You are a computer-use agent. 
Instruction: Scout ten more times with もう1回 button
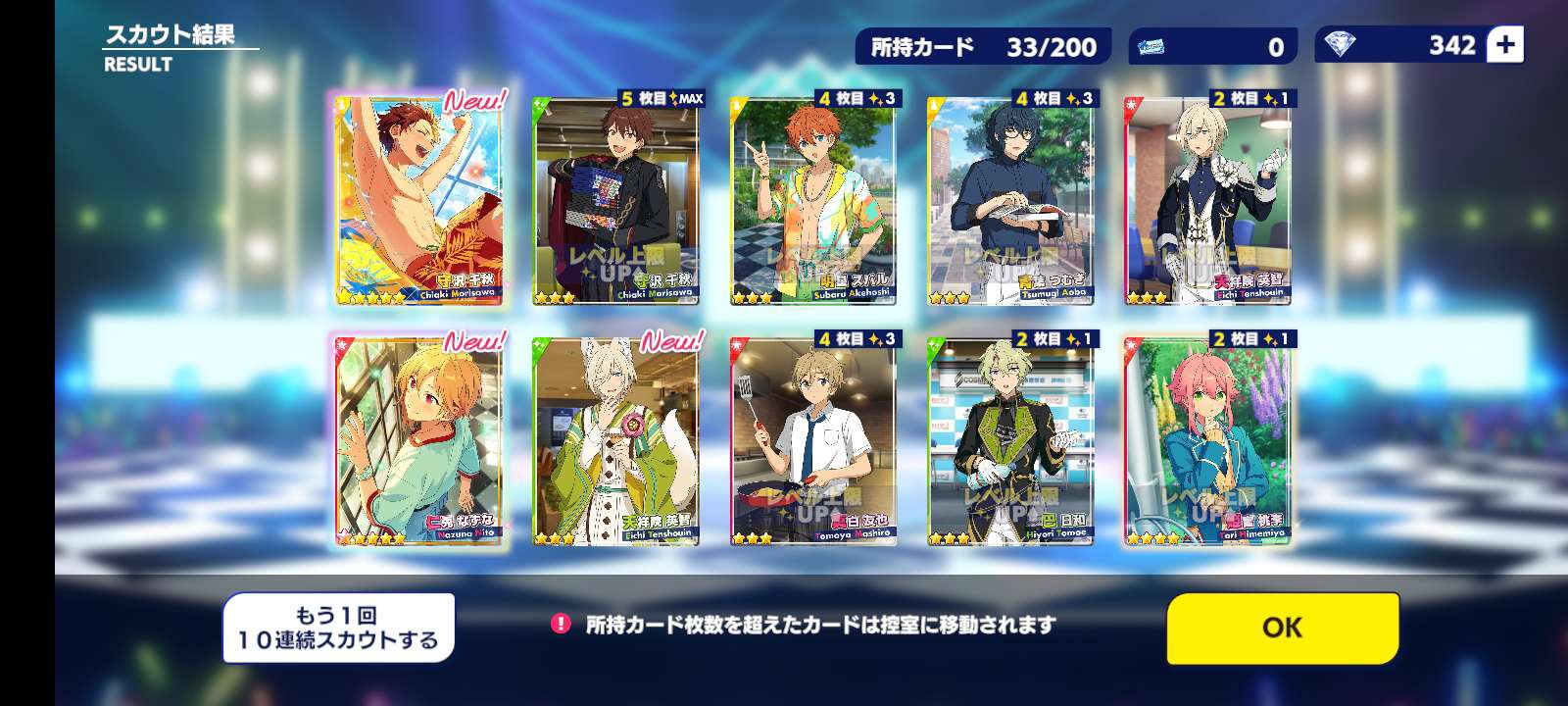coord(338,628)
